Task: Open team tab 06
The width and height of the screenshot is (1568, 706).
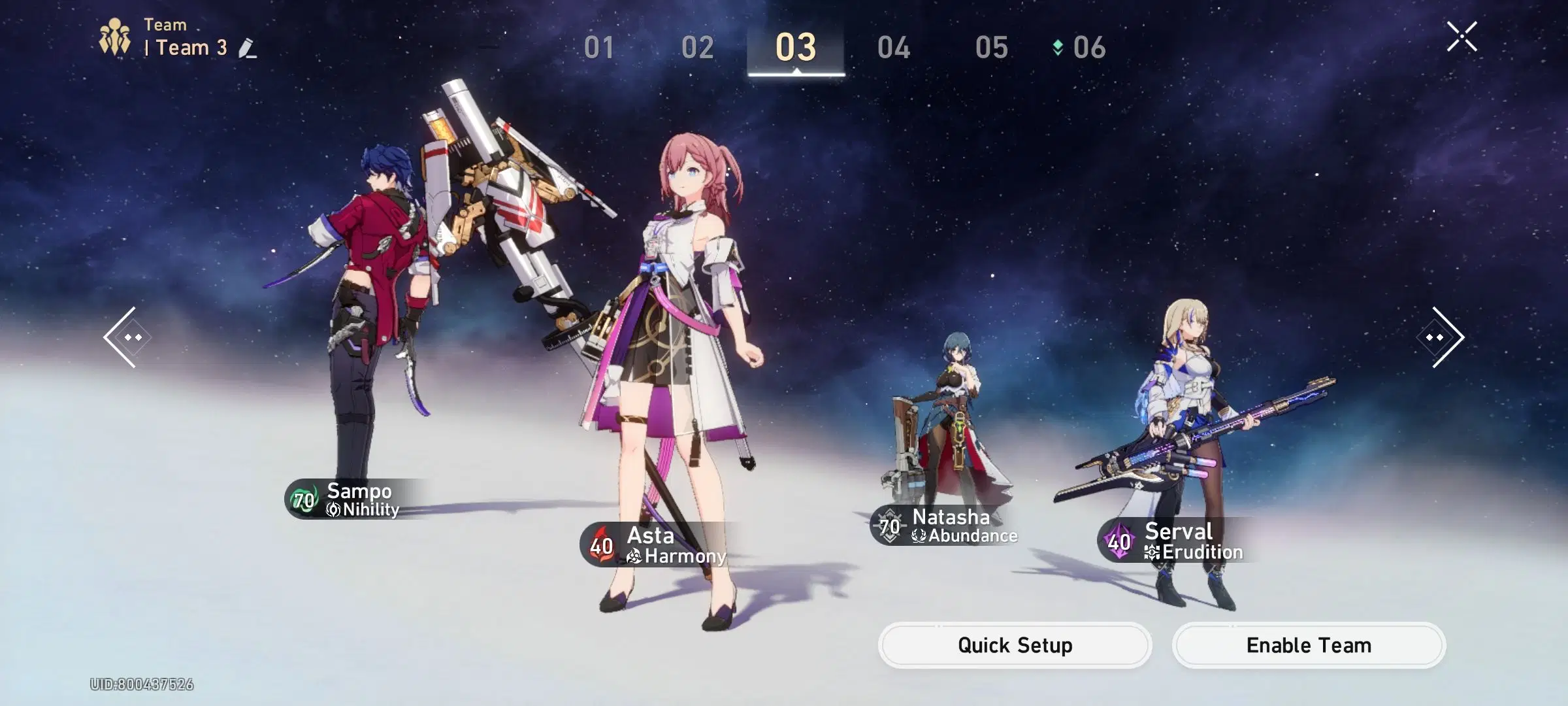Action: coord(1090,48)
